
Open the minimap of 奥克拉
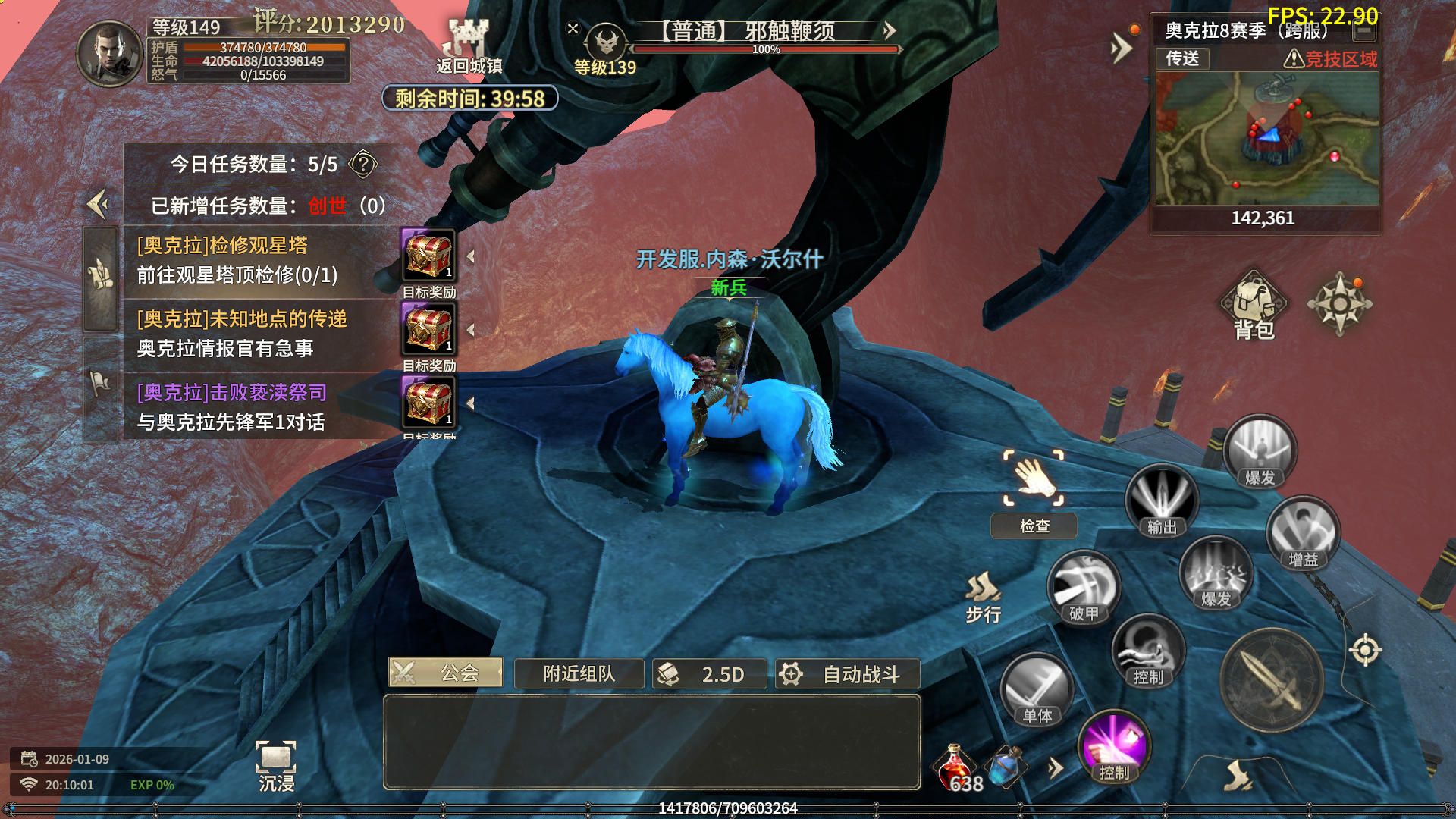click(x=1266, y=139)
